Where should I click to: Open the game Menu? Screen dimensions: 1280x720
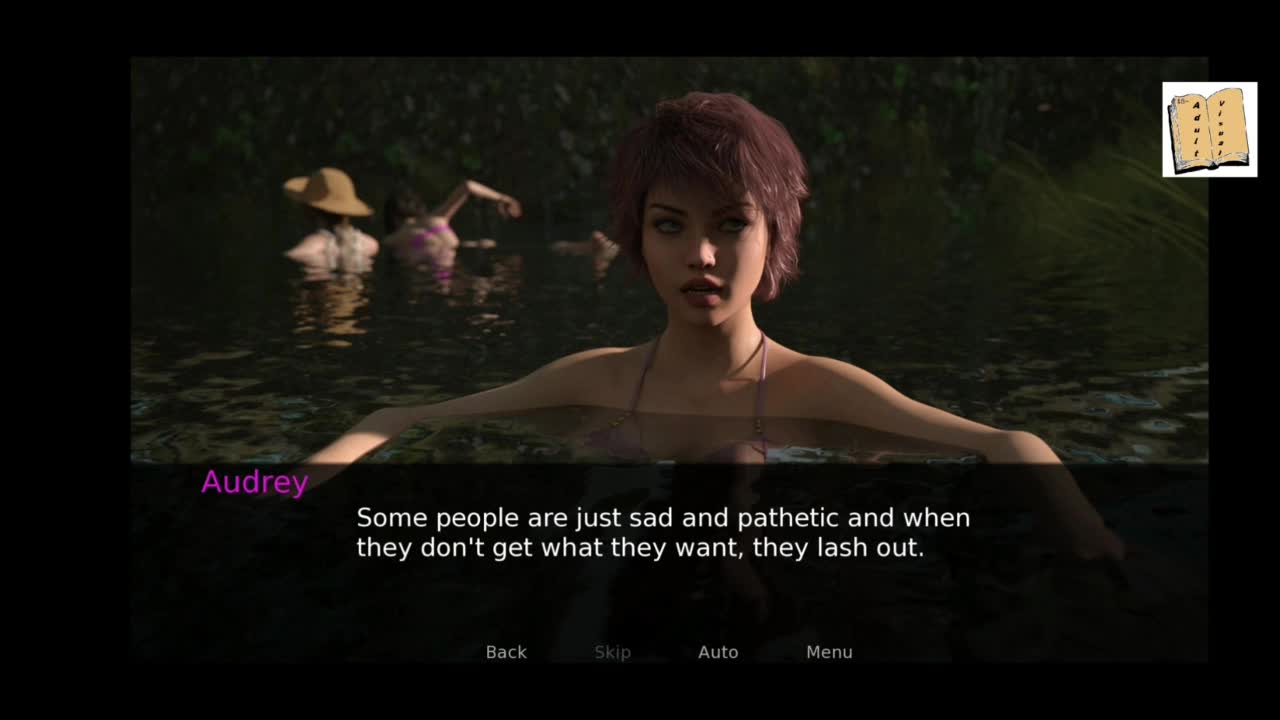pos(829,652)
